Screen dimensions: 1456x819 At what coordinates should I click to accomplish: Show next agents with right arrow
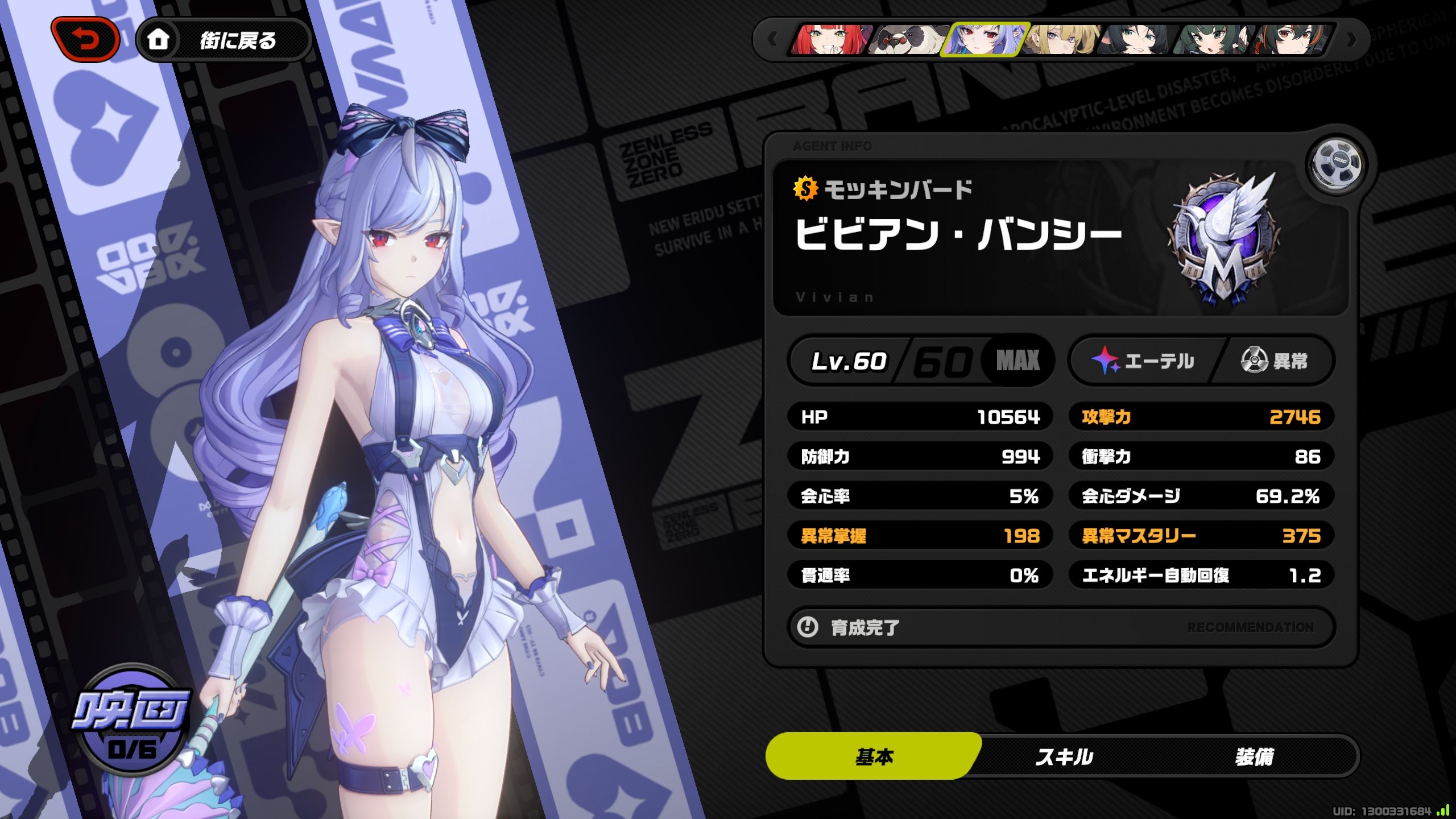[x=1351, y=40]
